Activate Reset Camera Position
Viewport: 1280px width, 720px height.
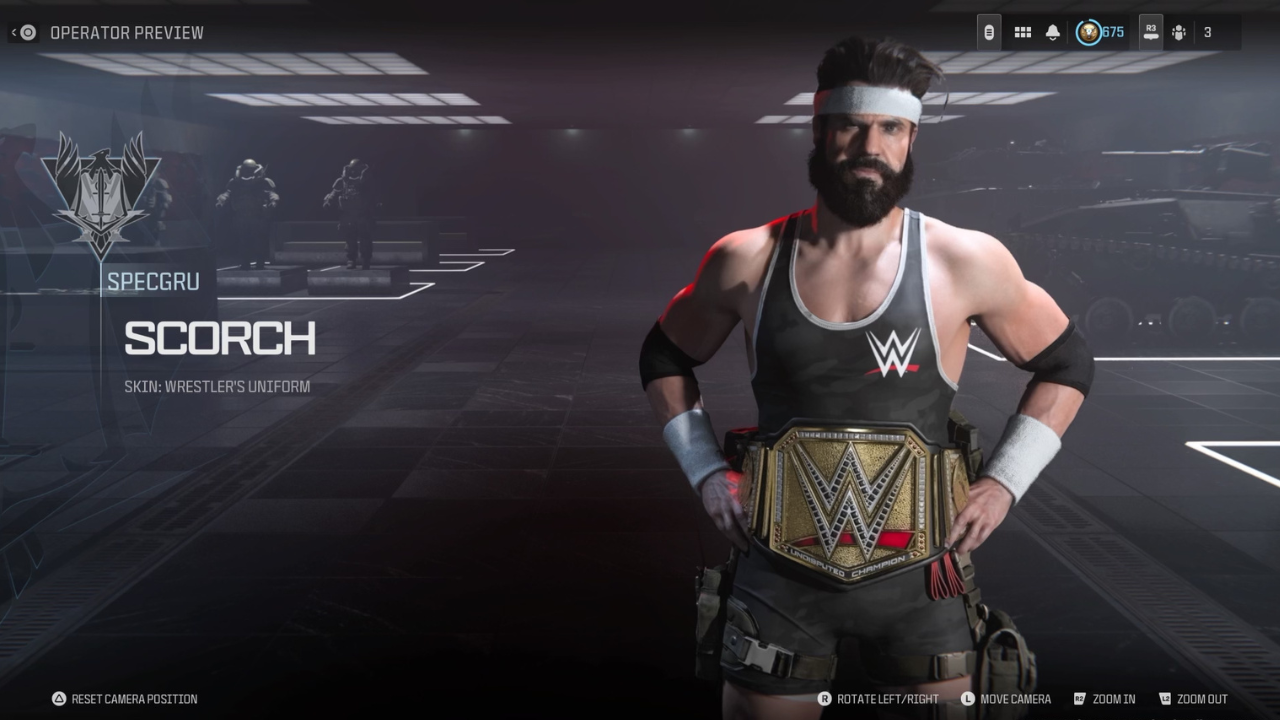[125, 699]
